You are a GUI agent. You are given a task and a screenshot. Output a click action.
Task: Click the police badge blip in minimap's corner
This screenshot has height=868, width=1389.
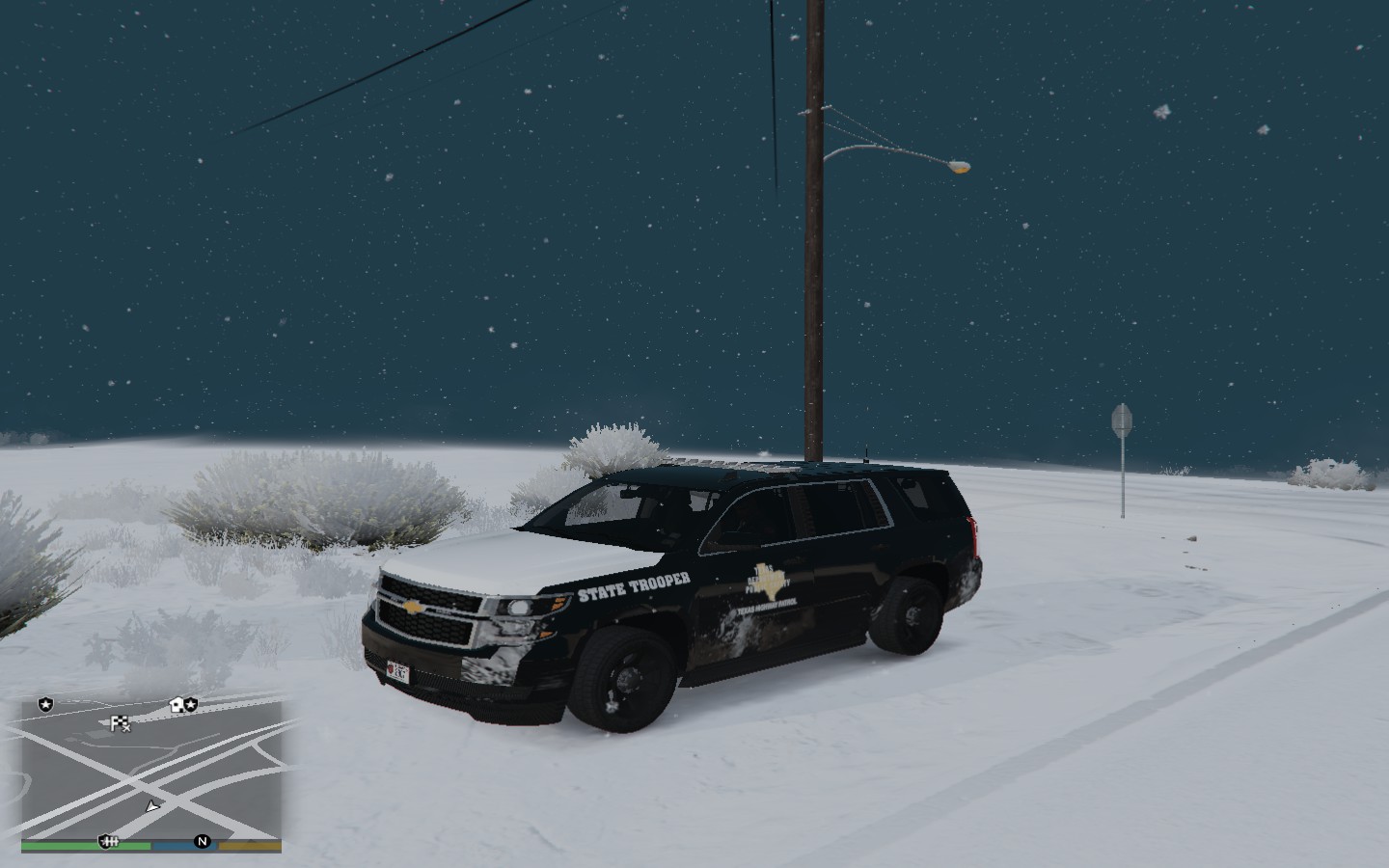45,705
